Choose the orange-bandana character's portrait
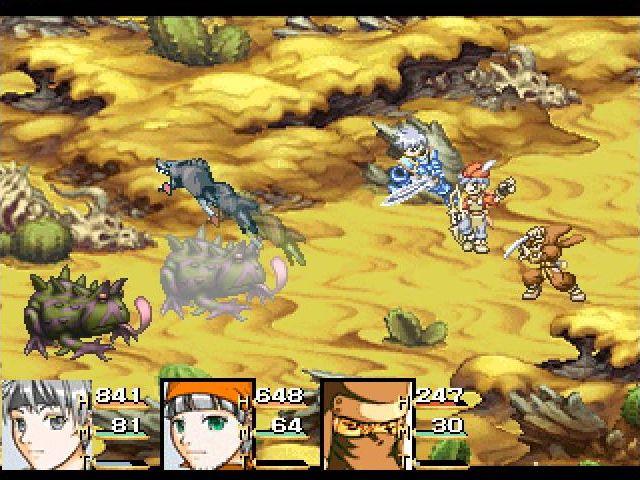The image size is (640, 480). (206, 424)
